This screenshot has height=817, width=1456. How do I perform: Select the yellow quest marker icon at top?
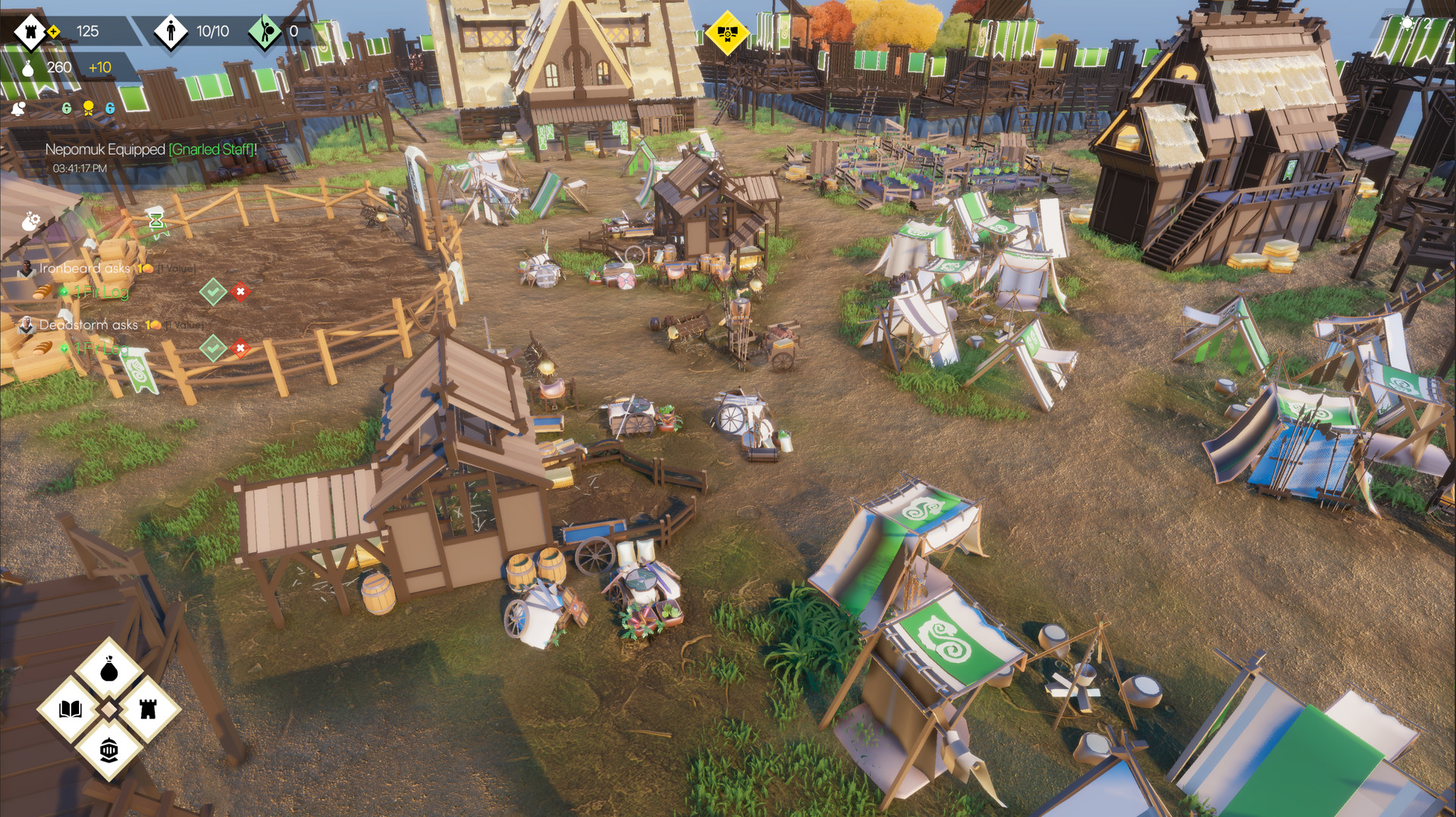(x=728, y=33)
